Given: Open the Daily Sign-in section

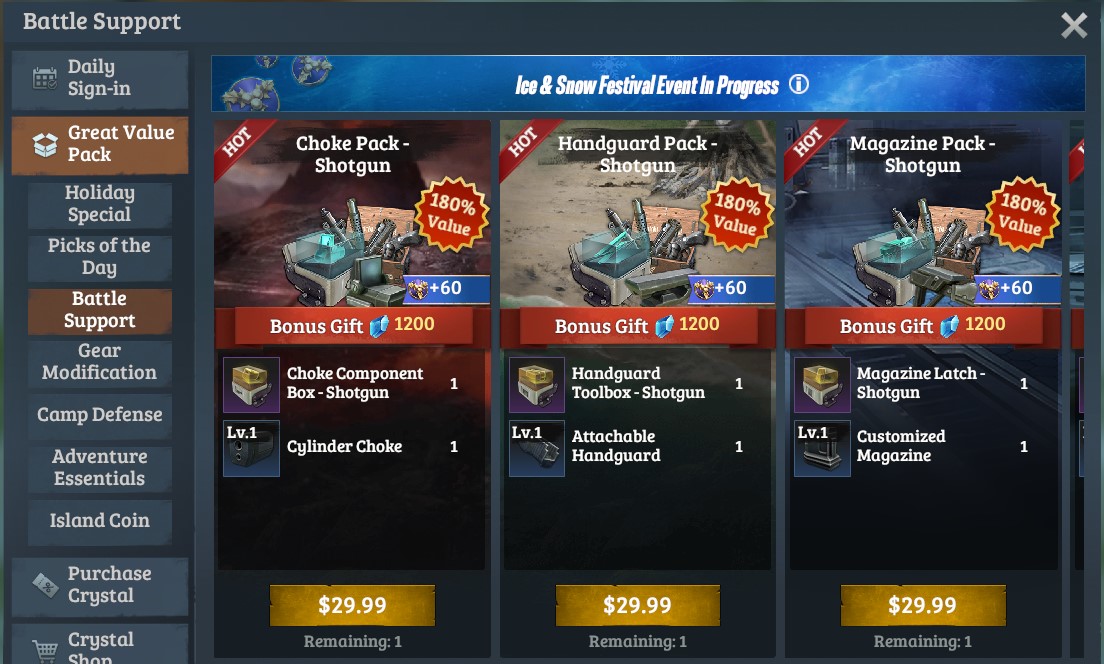Looking at the screenshot, I should tap(99, 79).
